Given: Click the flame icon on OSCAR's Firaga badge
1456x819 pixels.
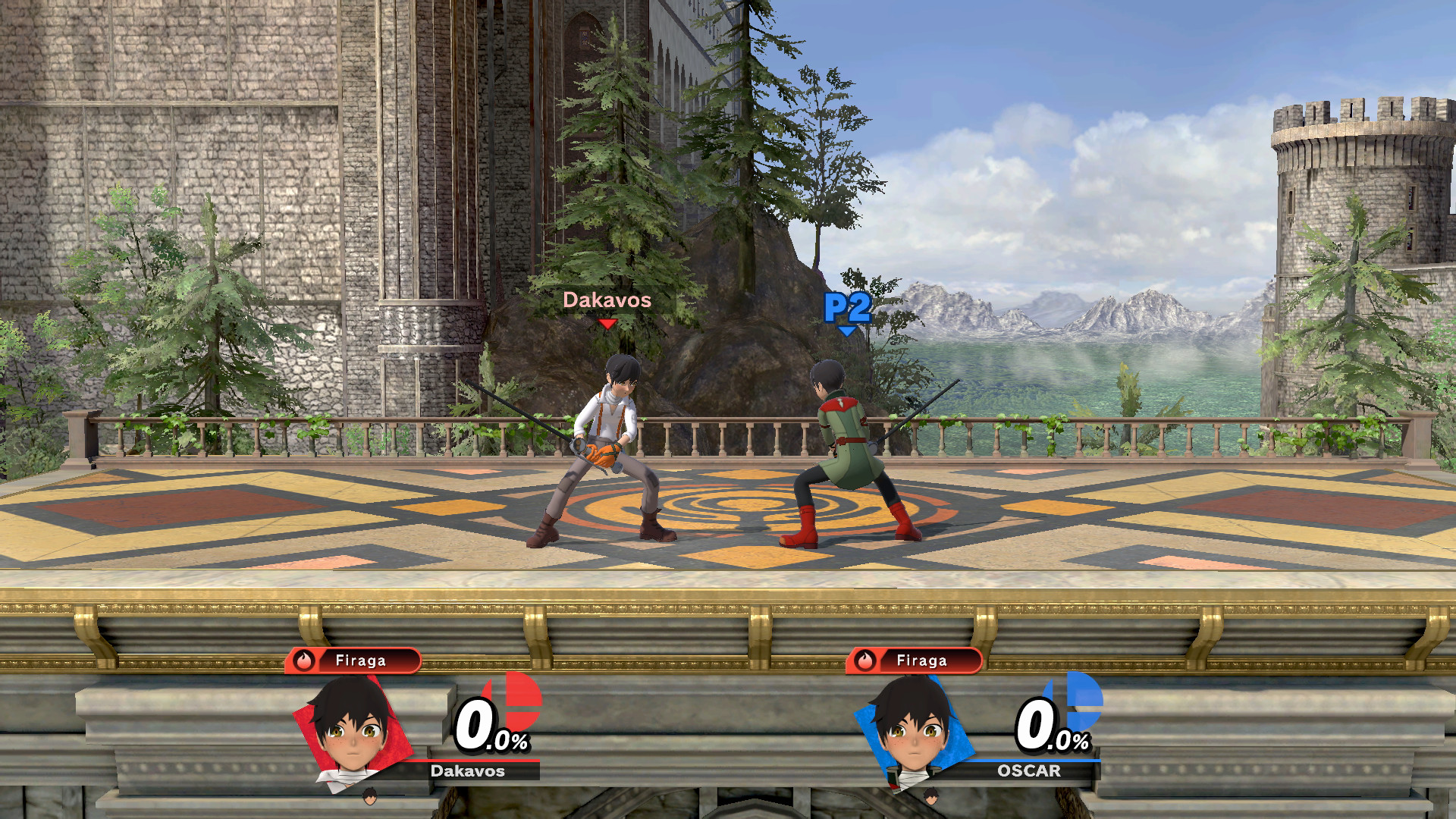Looking at the screenshot, I should (x=865, y=661).
